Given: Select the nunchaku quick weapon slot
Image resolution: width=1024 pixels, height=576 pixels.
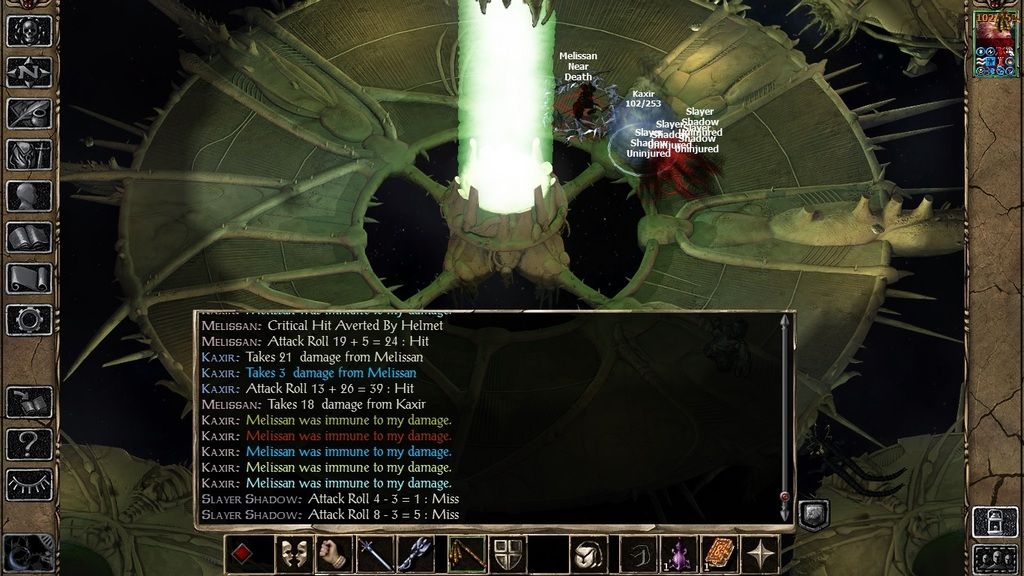Looking at the screenshot, I should pyautogui.click(x=466, y=554).
